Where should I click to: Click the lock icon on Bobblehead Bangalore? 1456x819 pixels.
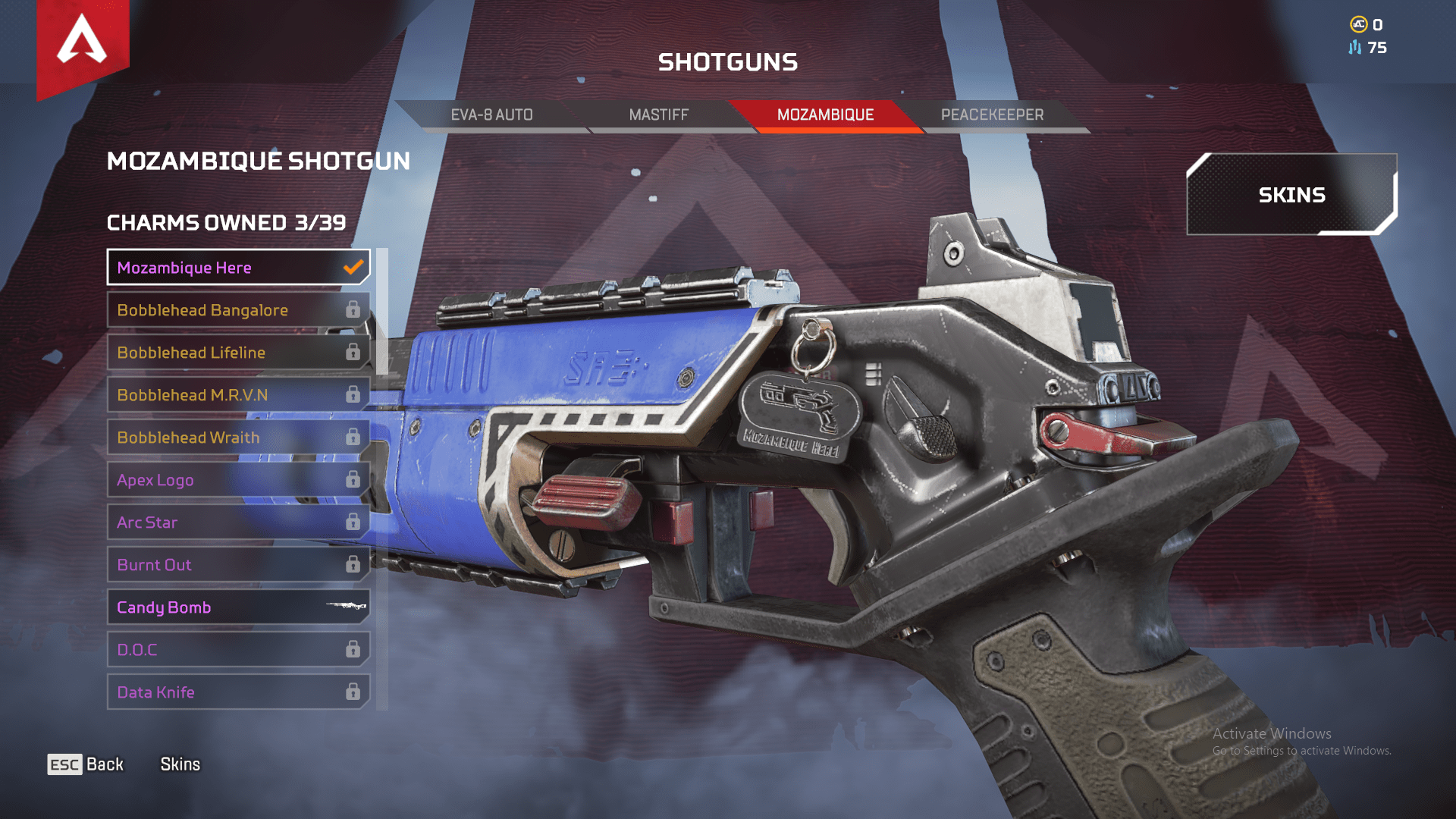[353, 310]
